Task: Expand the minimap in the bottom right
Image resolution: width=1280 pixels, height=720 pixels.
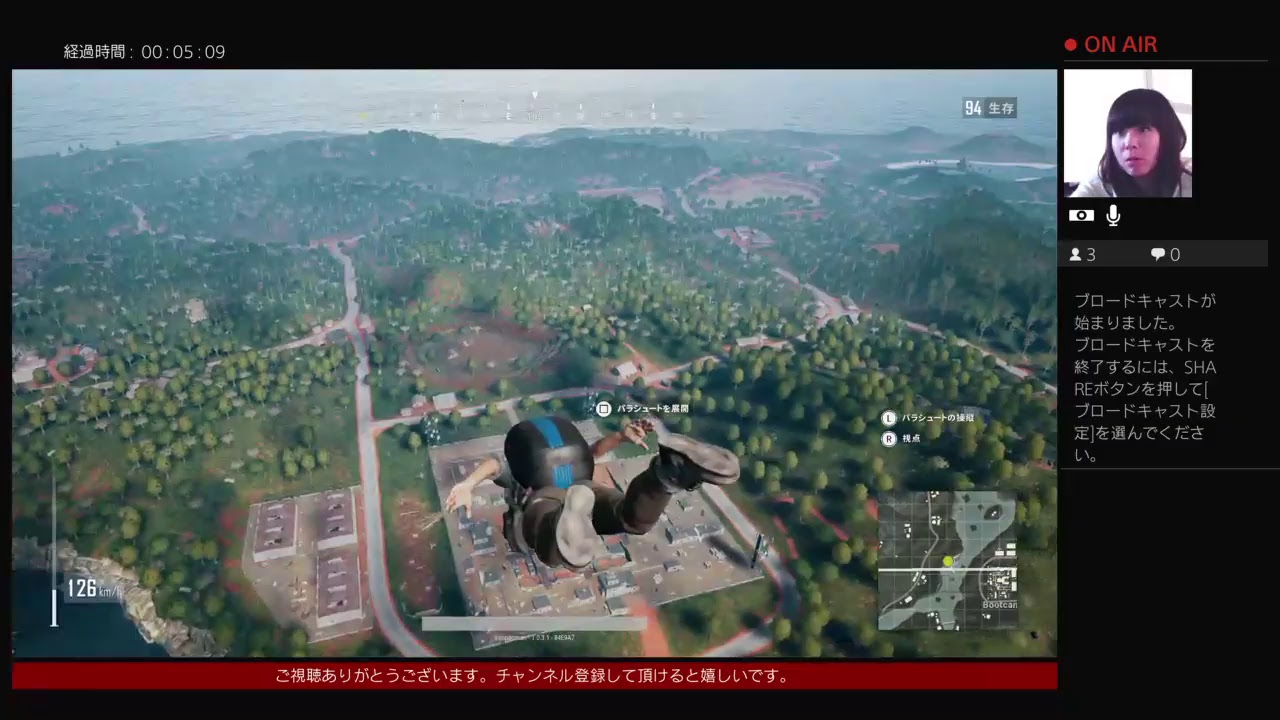Action: click(950, 560)
